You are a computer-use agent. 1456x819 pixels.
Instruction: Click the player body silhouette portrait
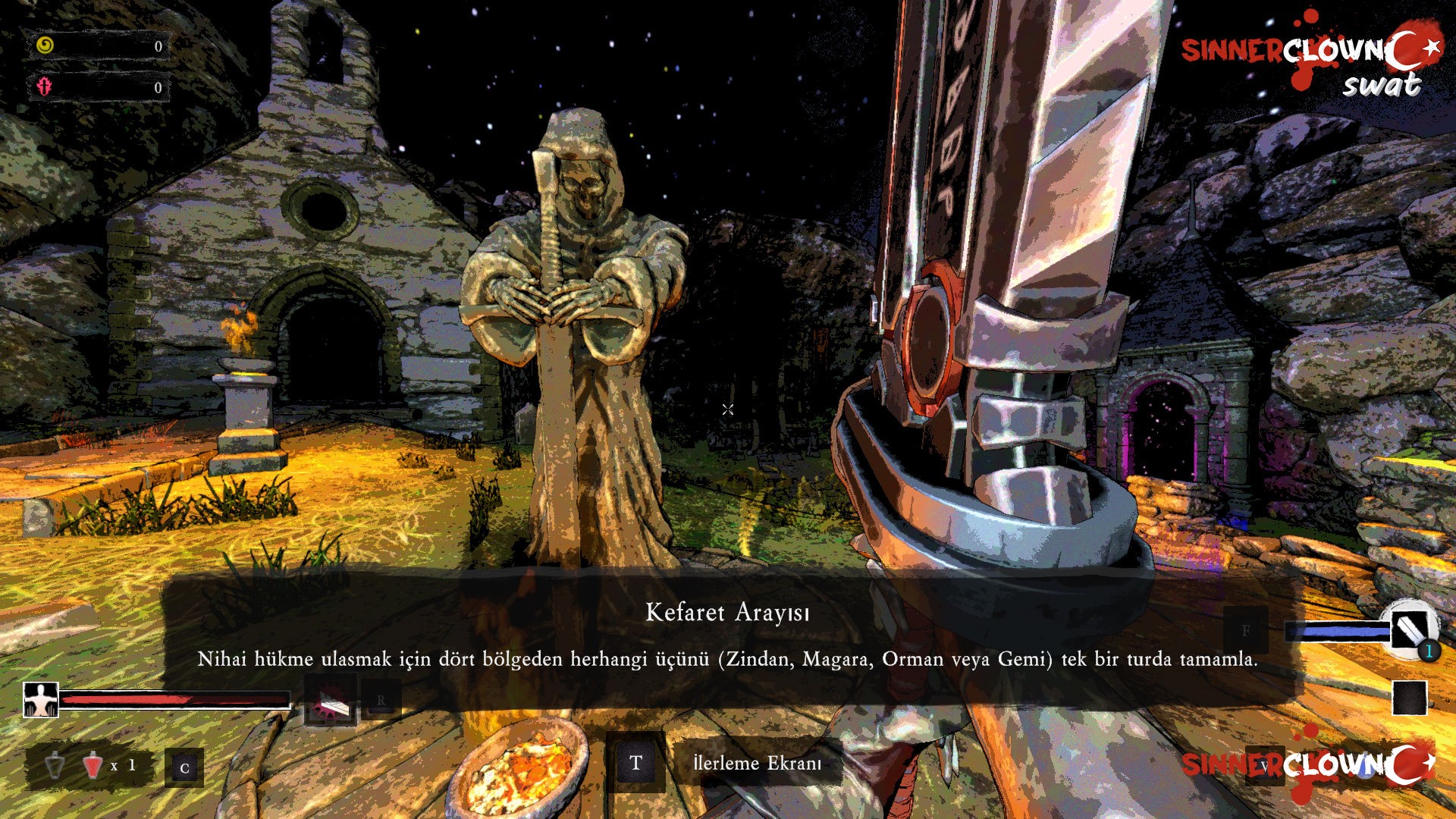(x=41, y=699)
